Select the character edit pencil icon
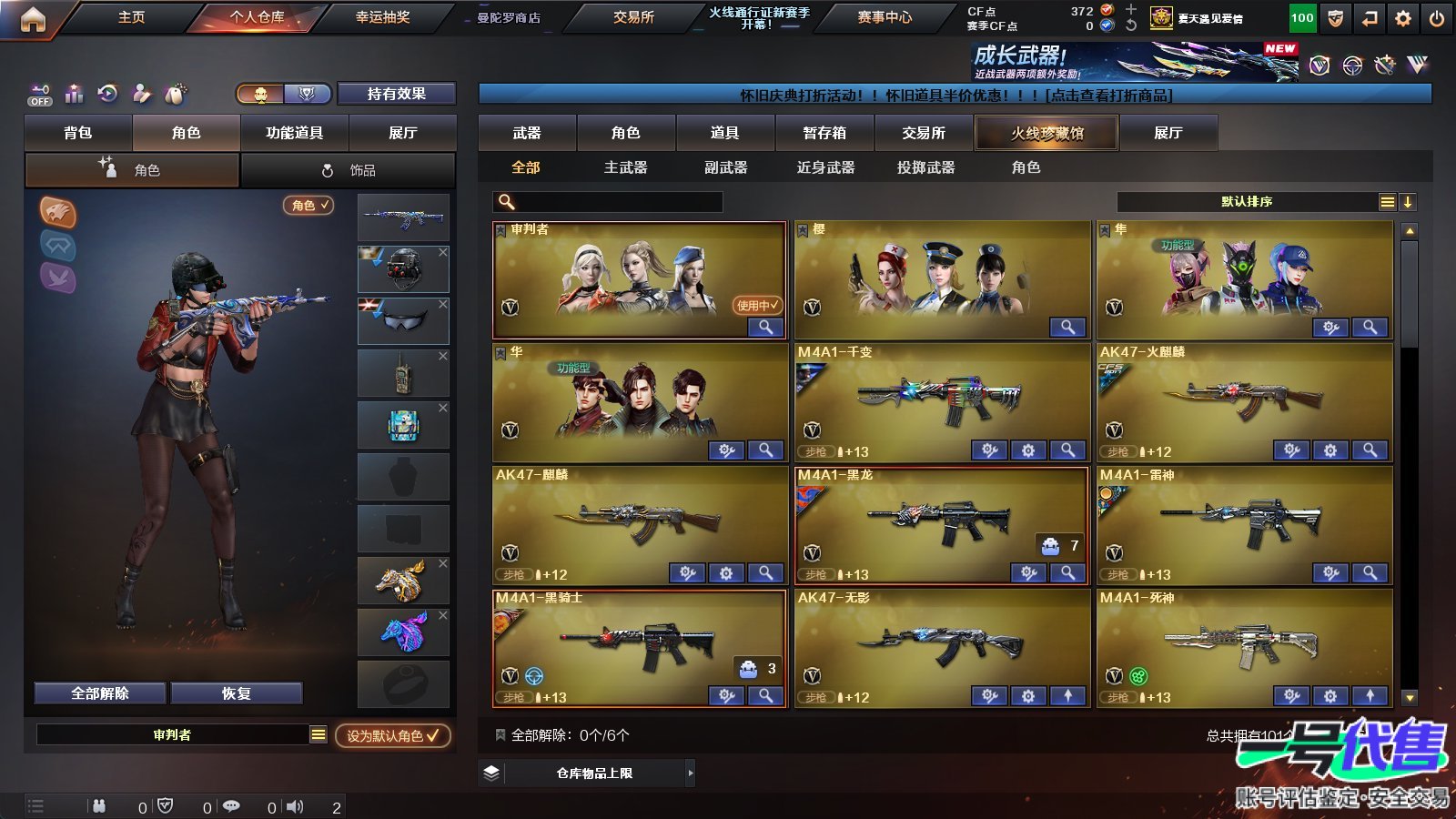 click(x=140, y=95)
